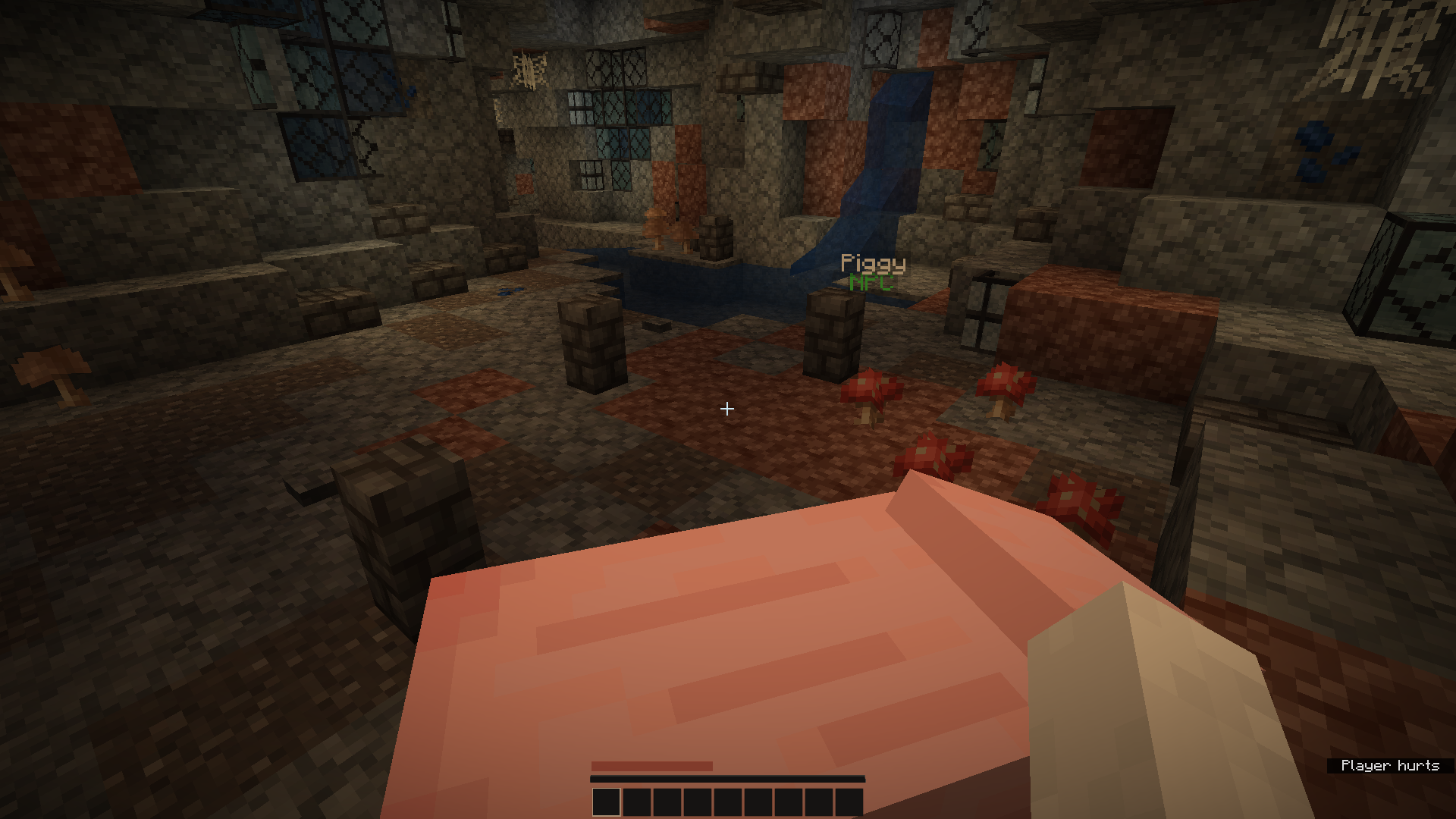The height and width of the screenshot is (819, 1456).
Task: Click the crosshair in screen center
Action: (726, 409)
